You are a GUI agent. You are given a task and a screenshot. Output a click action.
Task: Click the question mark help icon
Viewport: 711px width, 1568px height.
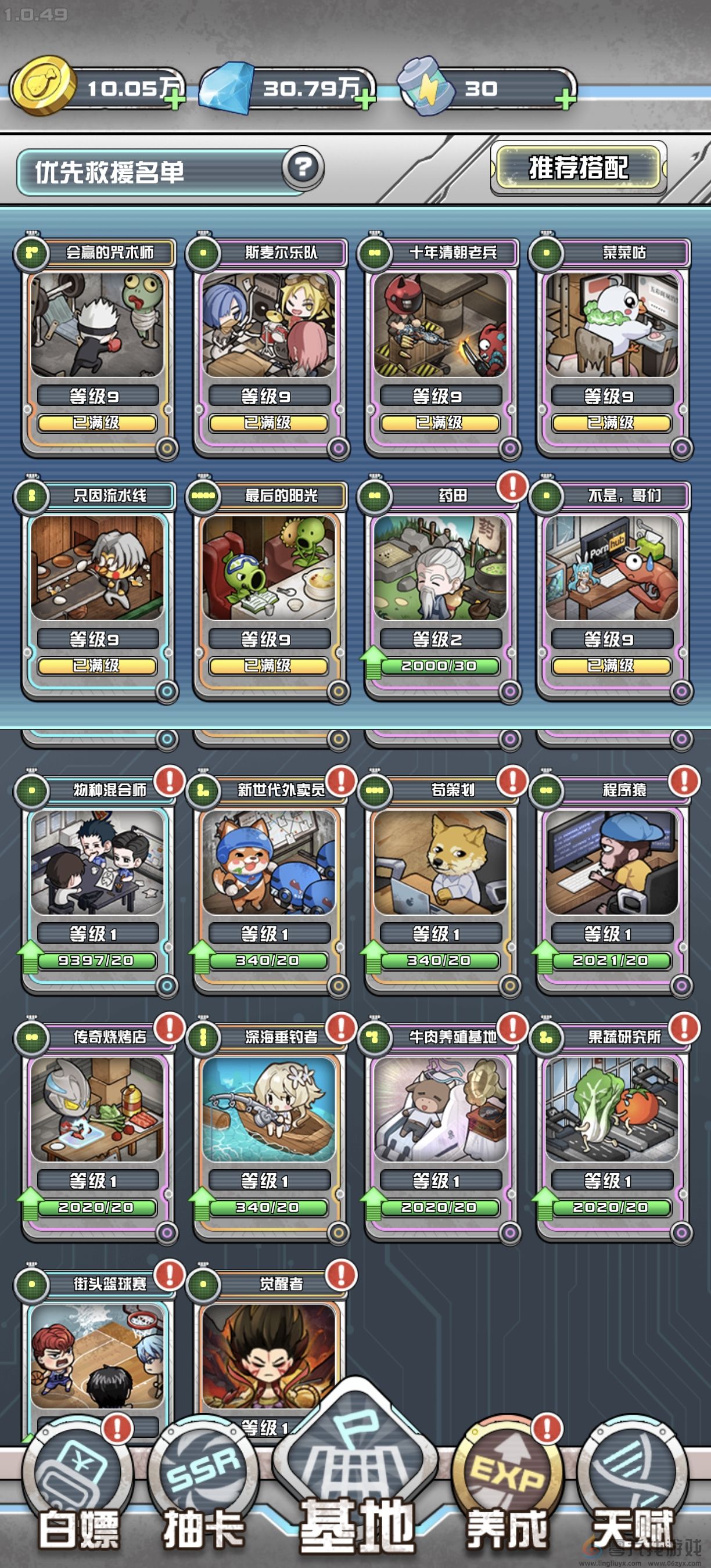point(303,167)
